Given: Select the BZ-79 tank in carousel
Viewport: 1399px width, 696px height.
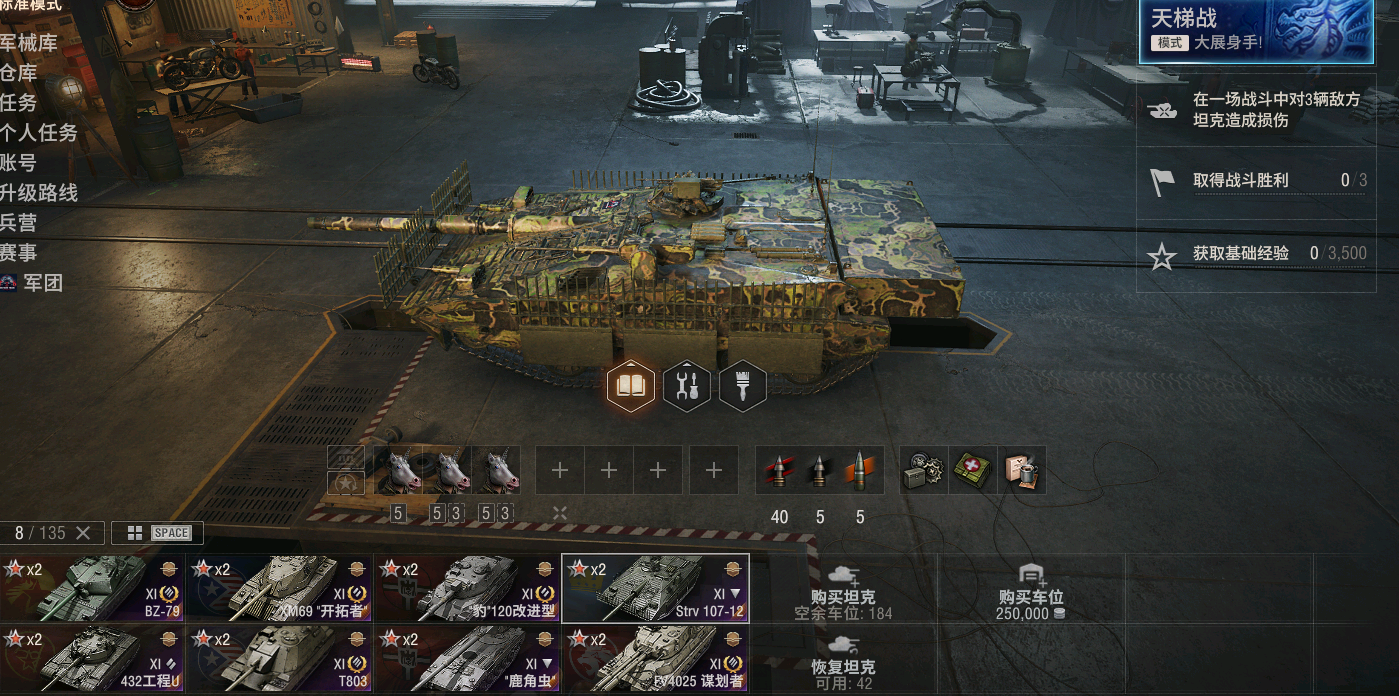Looking at the screenshot, I should click(93, 588).
